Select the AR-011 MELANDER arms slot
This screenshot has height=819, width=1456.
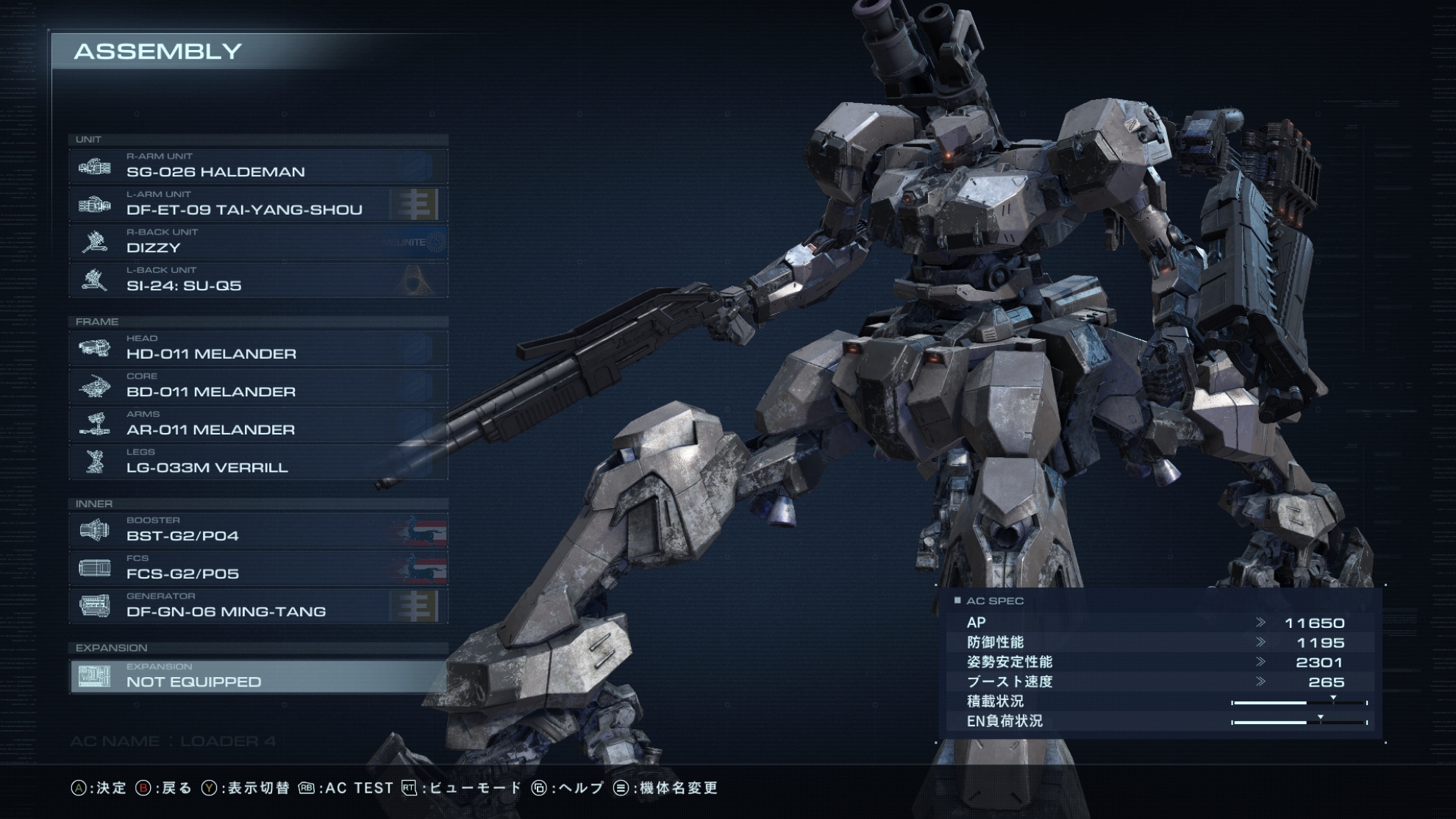coord(257,424)
